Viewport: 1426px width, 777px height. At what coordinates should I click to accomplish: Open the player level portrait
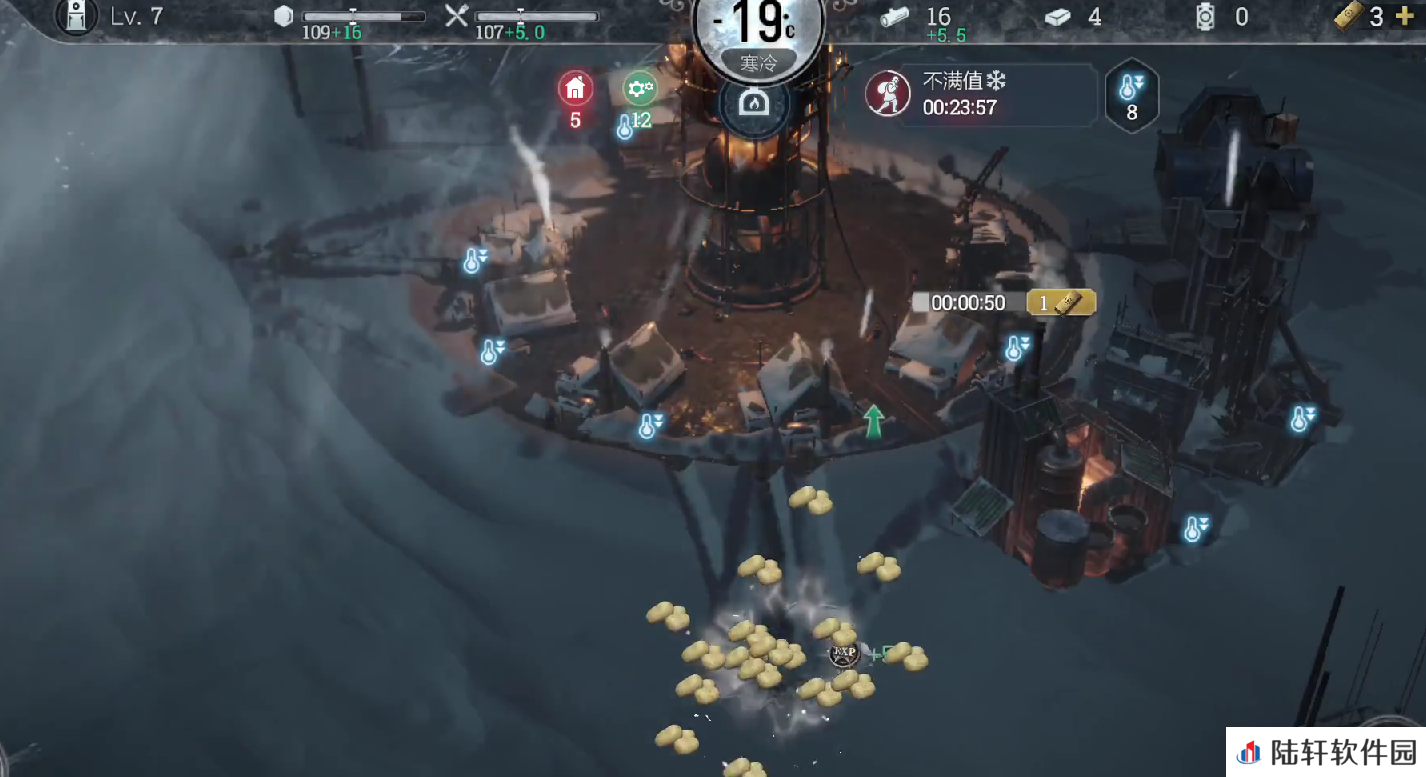click(x=75, y=16)
